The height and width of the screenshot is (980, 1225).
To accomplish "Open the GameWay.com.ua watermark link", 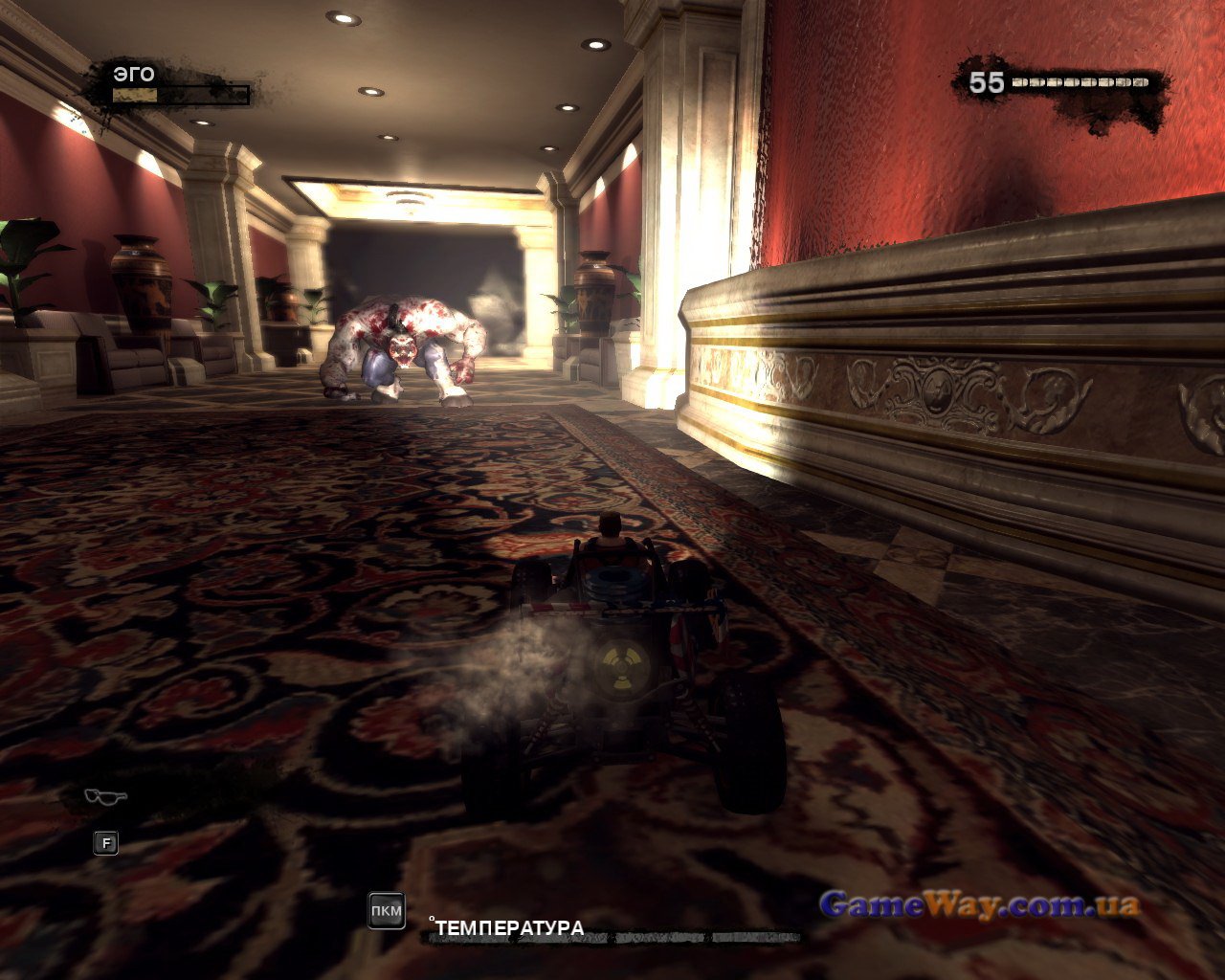I will tap(979, 904).
